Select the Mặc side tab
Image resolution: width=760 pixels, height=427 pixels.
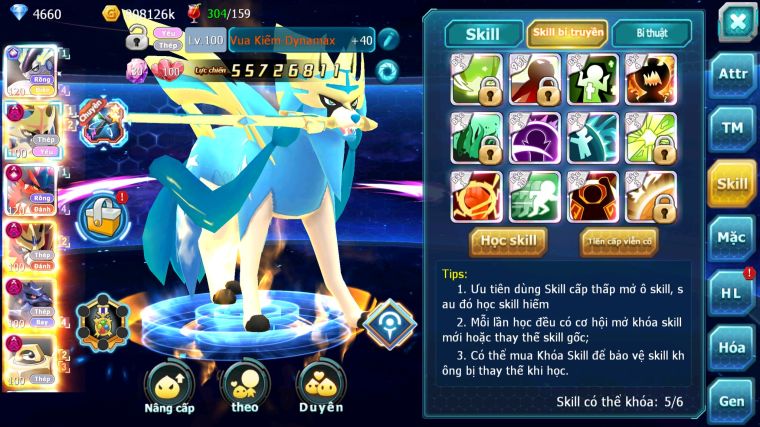tap(732, 237)
